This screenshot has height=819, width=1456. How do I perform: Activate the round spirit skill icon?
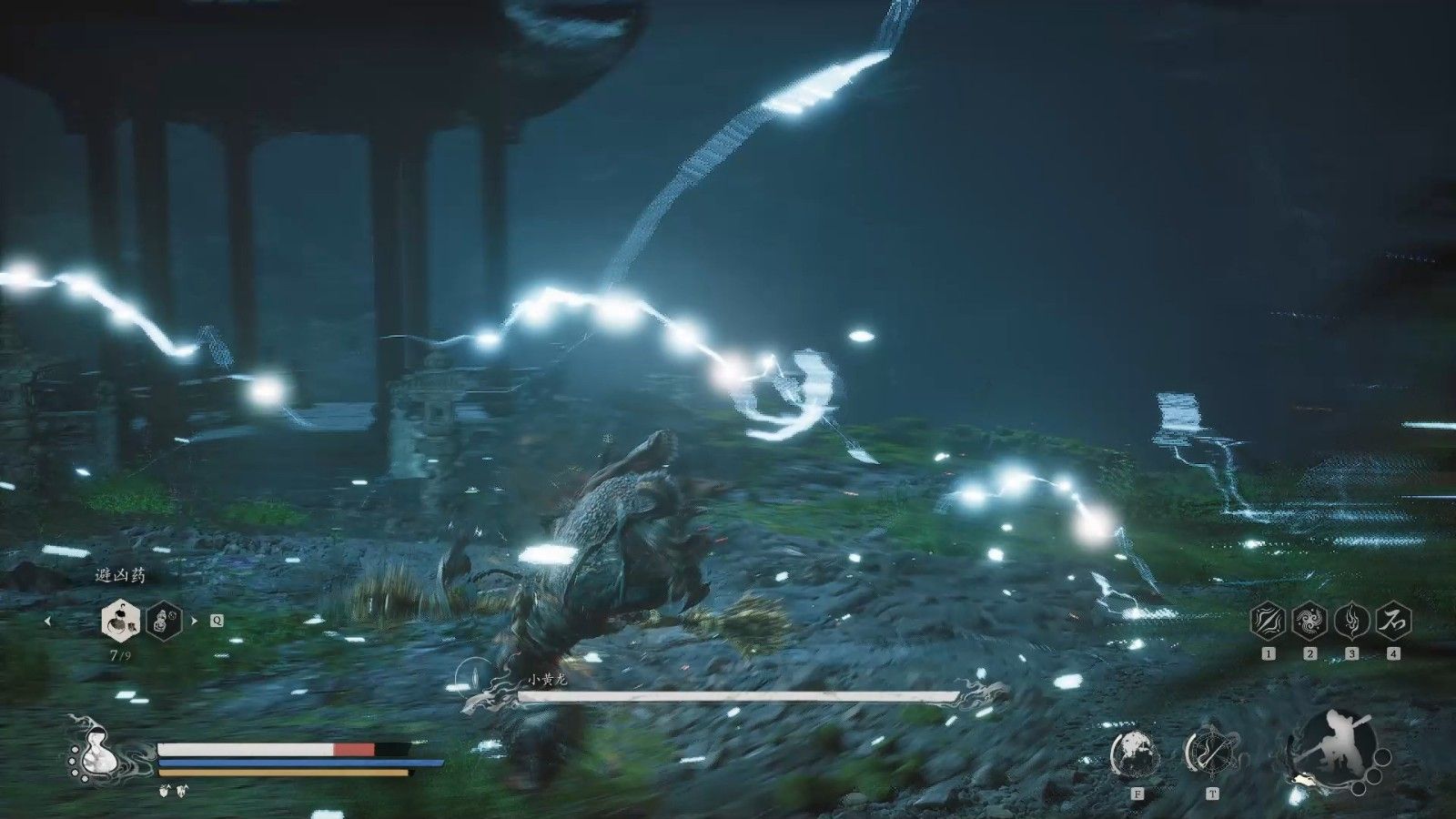pos(1135,753)
